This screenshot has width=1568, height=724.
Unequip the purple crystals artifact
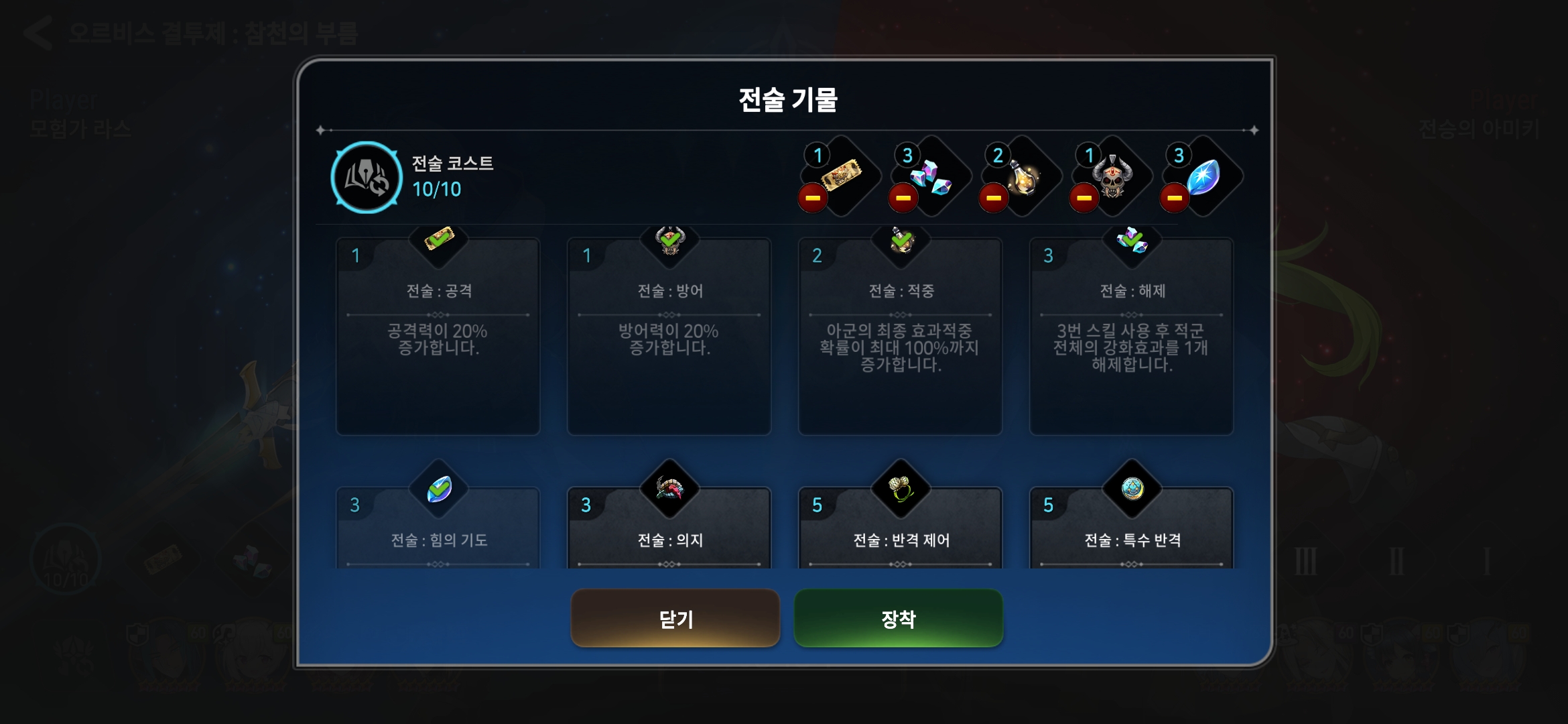pos(903,198)
